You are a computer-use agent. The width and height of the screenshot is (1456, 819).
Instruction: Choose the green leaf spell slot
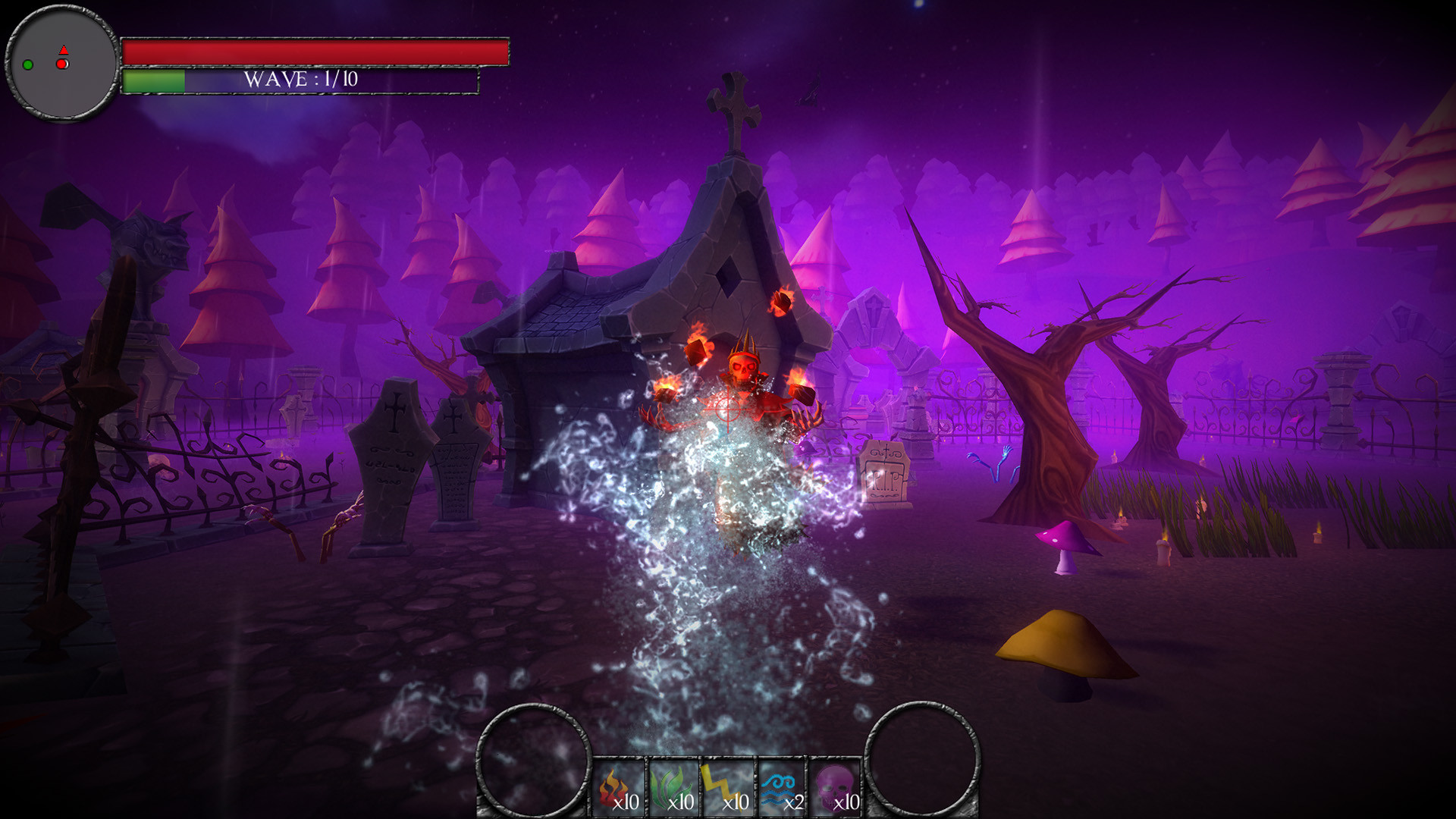point(673,789)
